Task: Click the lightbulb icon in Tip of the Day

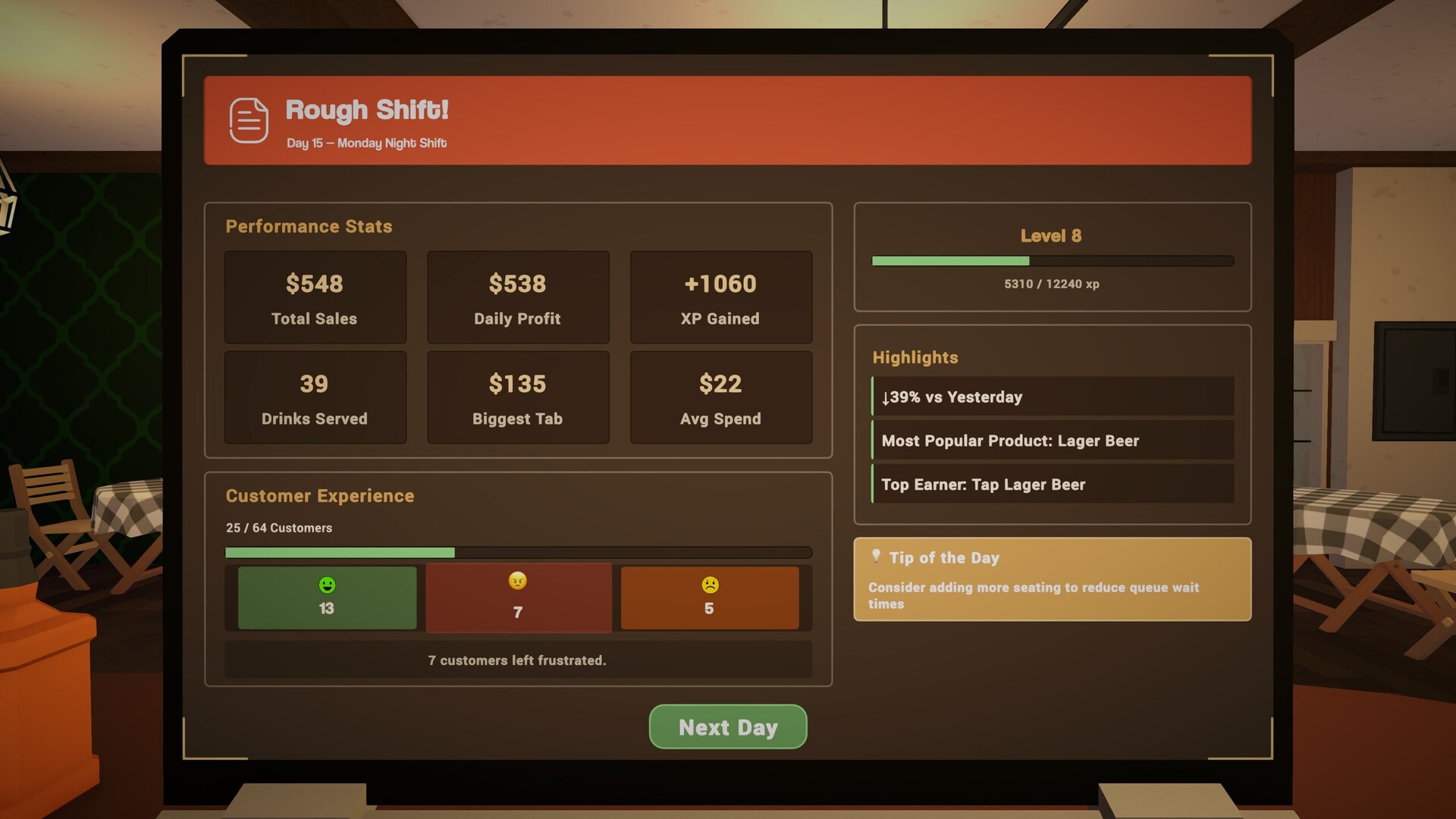Action: coord(878,556)
